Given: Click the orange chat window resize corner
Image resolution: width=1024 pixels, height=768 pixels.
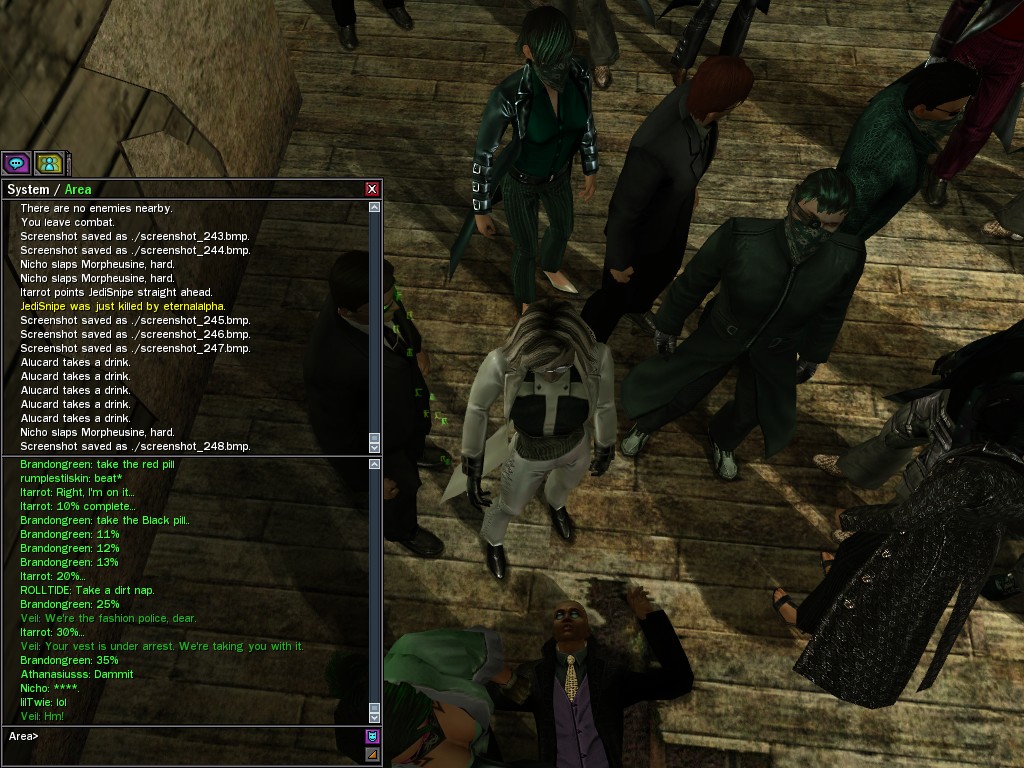Looking at the screenshot, I should 373,754.
